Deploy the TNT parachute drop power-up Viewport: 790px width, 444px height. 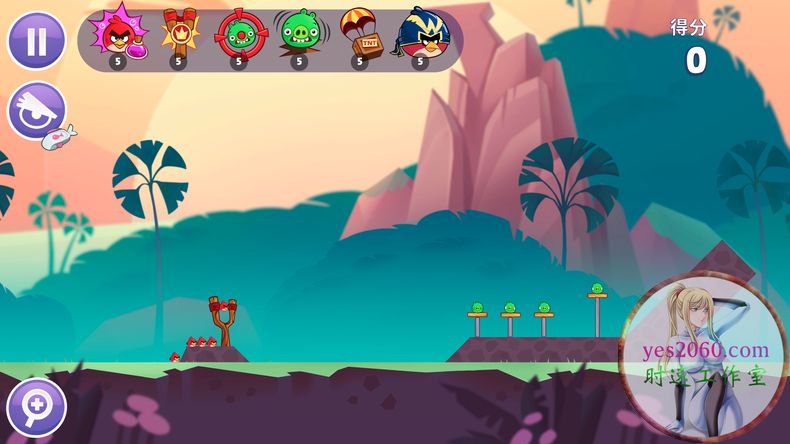tap(358, 34)
